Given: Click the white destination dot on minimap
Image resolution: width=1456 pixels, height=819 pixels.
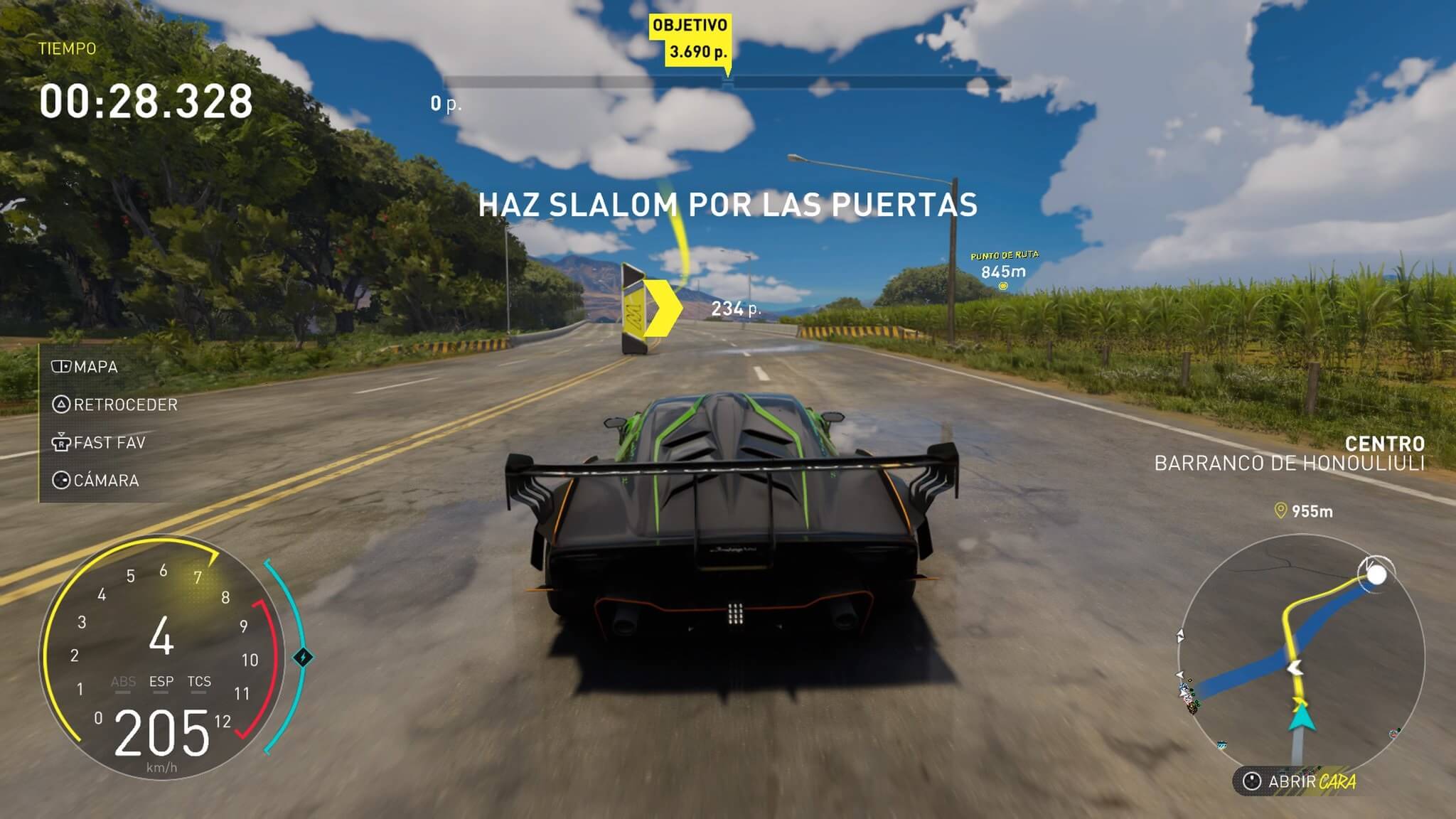Looking at the screenshot, I should pos(1377,574).
